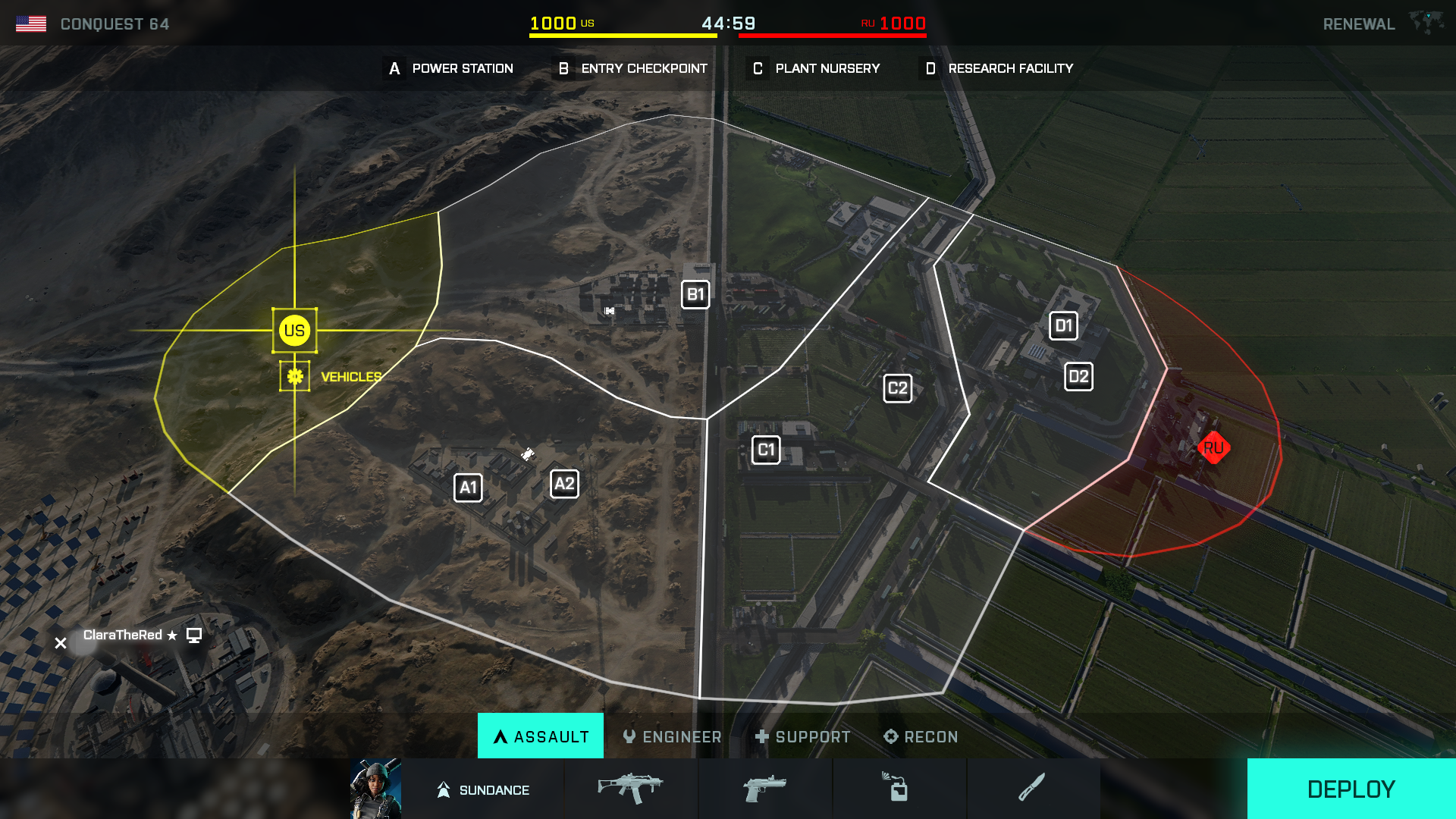Screen dimensions: 1456x819
Task: Select the C1 objective marker
Action: [x=766, y=450]
